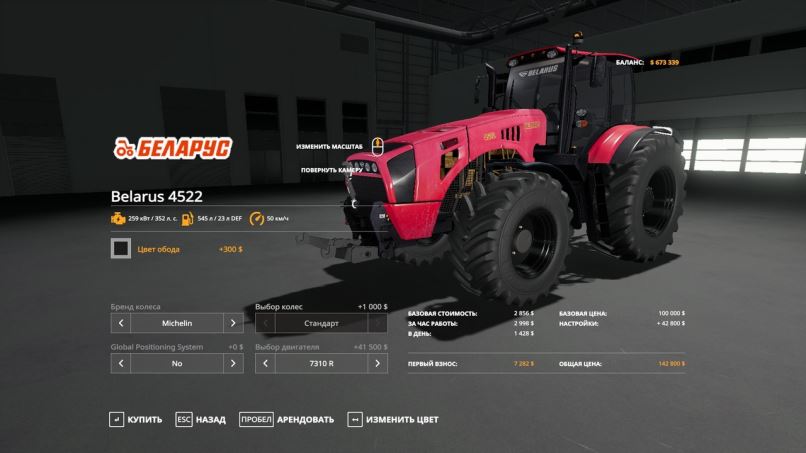Choose next engine after 7310 R

(377, 364)
